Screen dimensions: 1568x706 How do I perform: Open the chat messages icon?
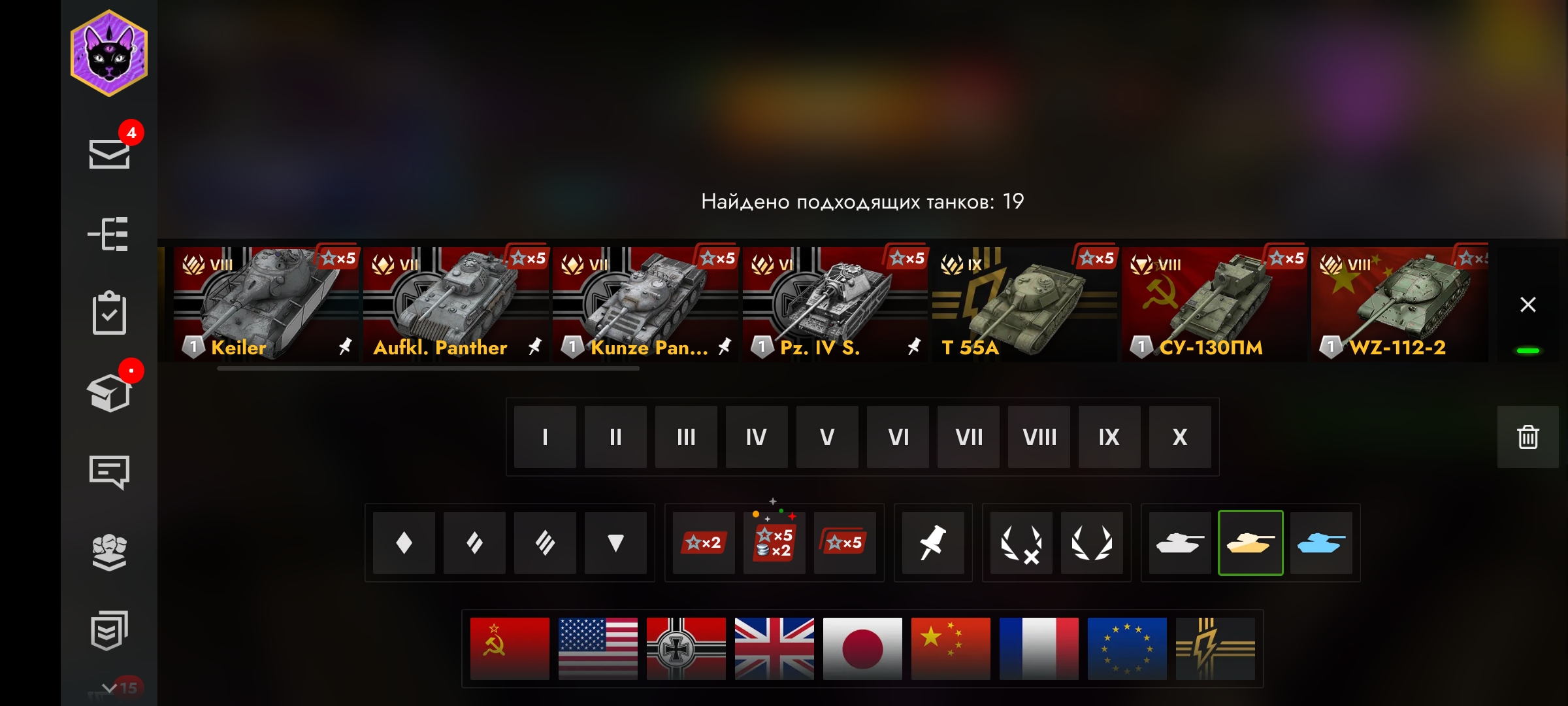(x=109, y=472)
